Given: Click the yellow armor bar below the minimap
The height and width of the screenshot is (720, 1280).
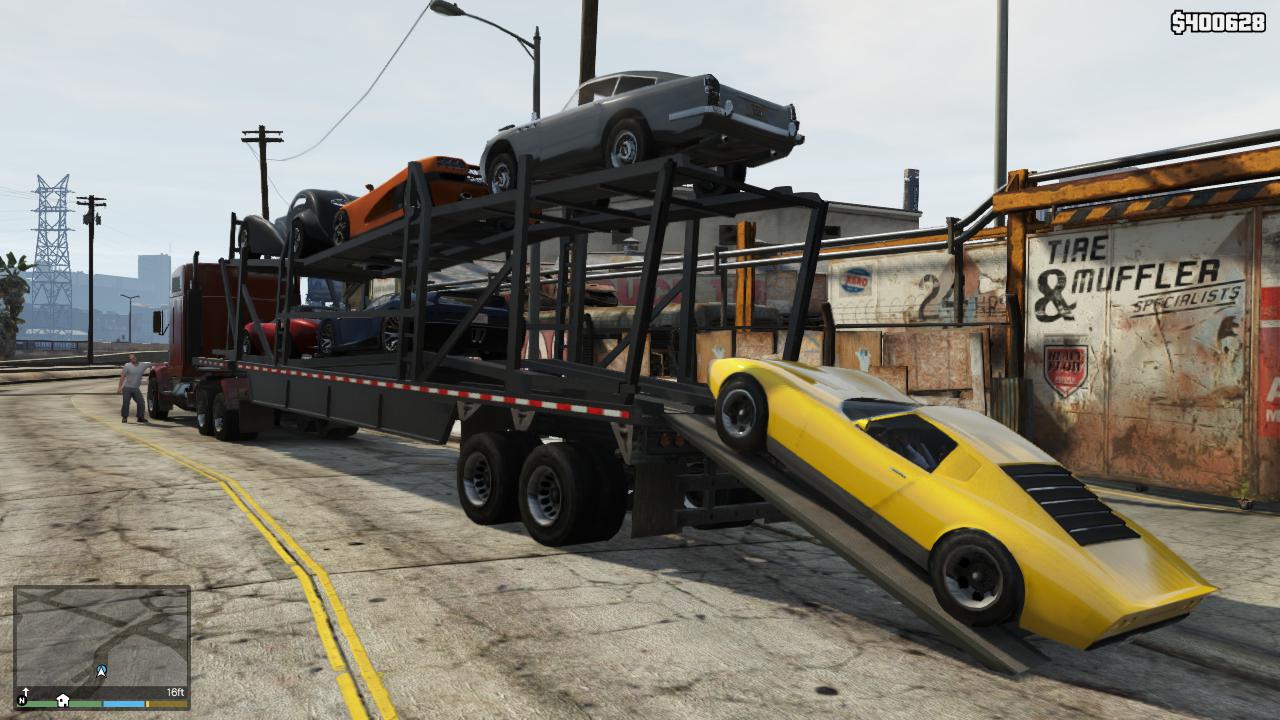Looking at the screenshot, I should pyautogui.click(x=167, y=704).
